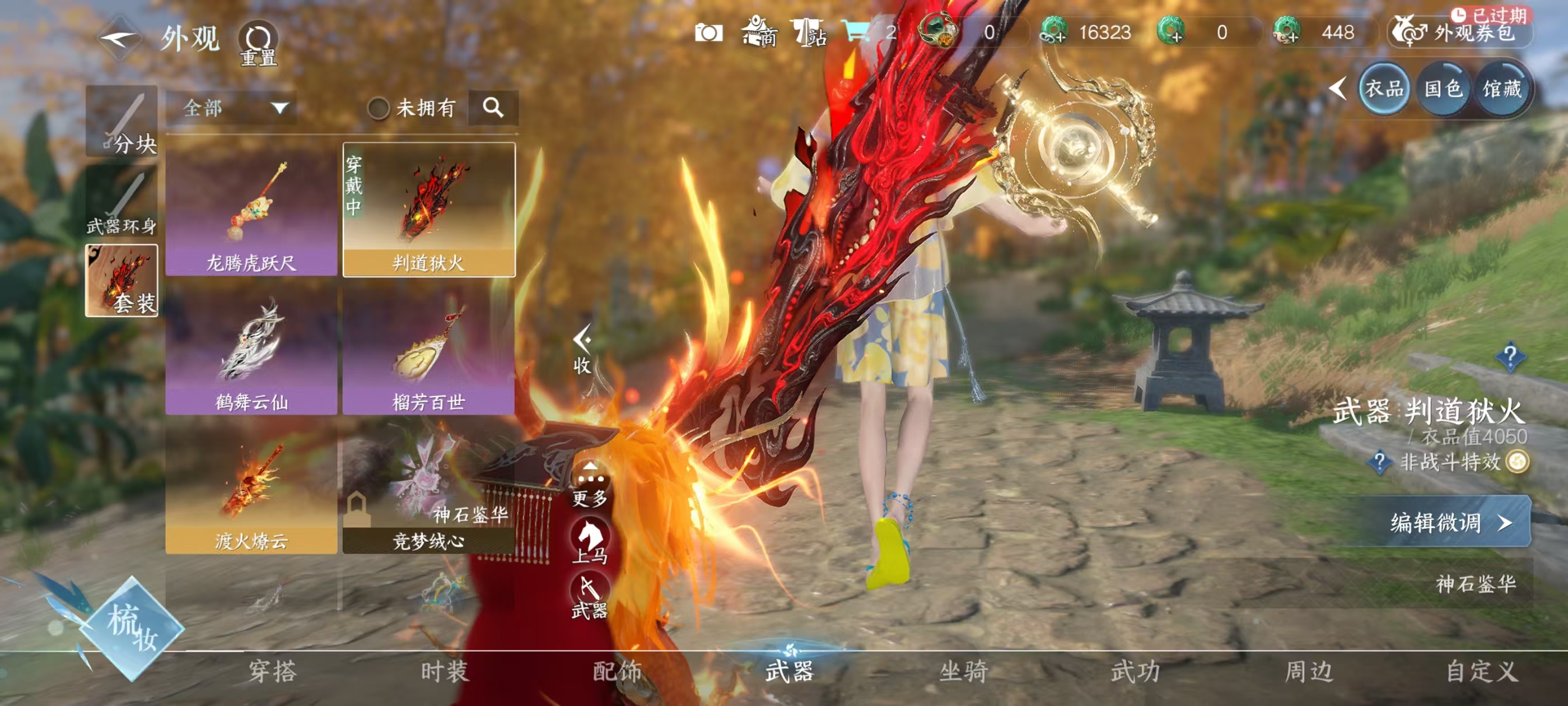This screenshot has width=1568, height=706.
Task: Pick the 渡火燎云 weapon skin
Action: [x=251, y=489]
